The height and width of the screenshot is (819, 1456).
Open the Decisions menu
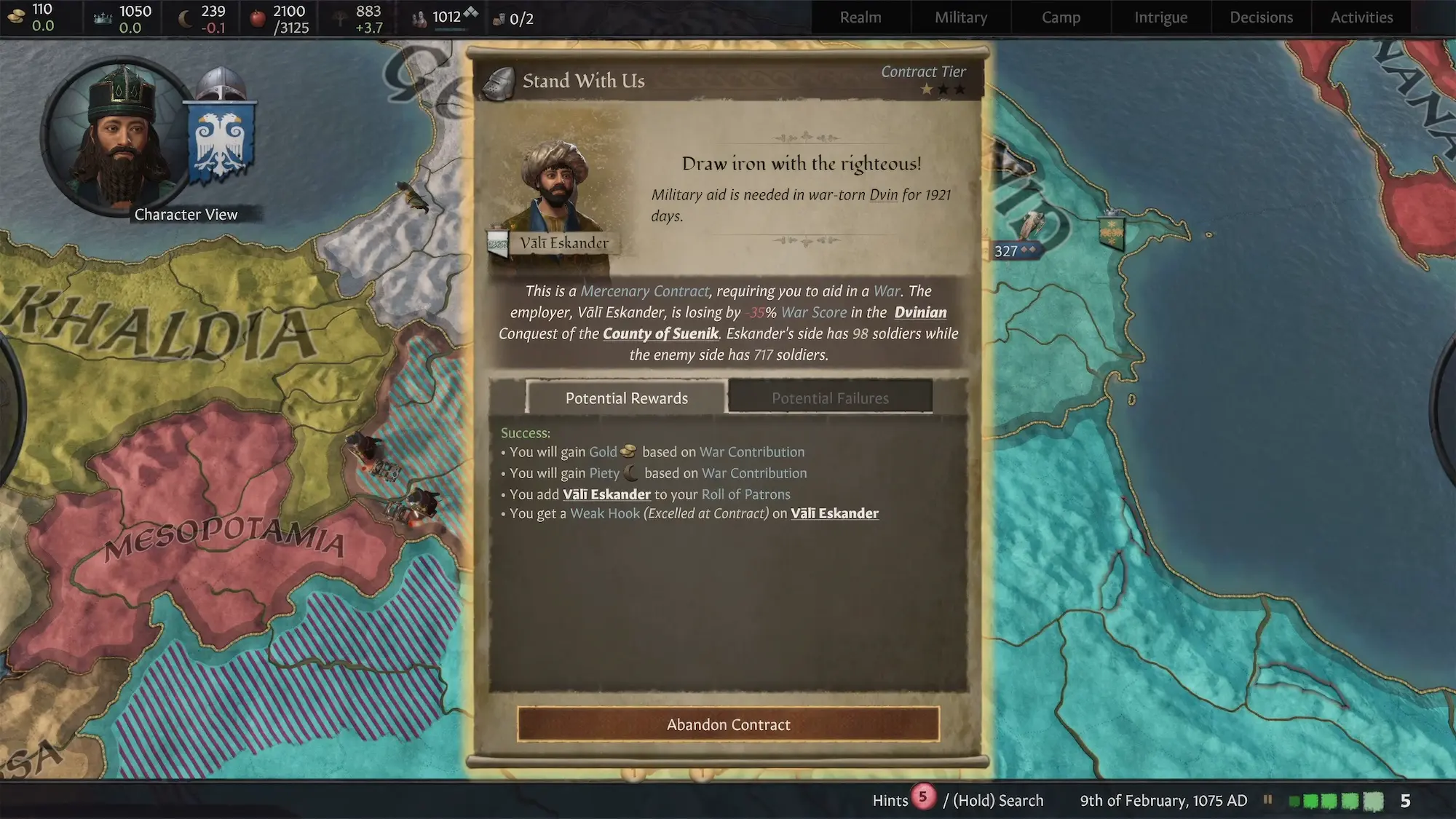click(1261, 17)
